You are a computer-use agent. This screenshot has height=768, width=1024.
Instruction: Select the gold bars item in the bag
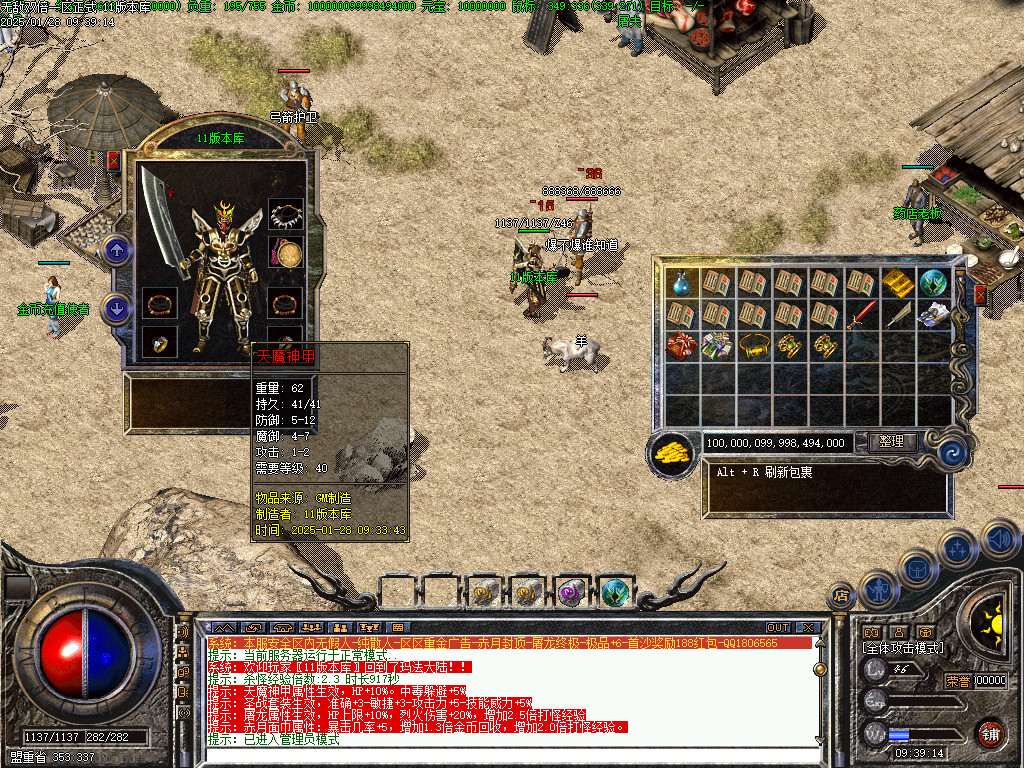click(x=897, y=283)
